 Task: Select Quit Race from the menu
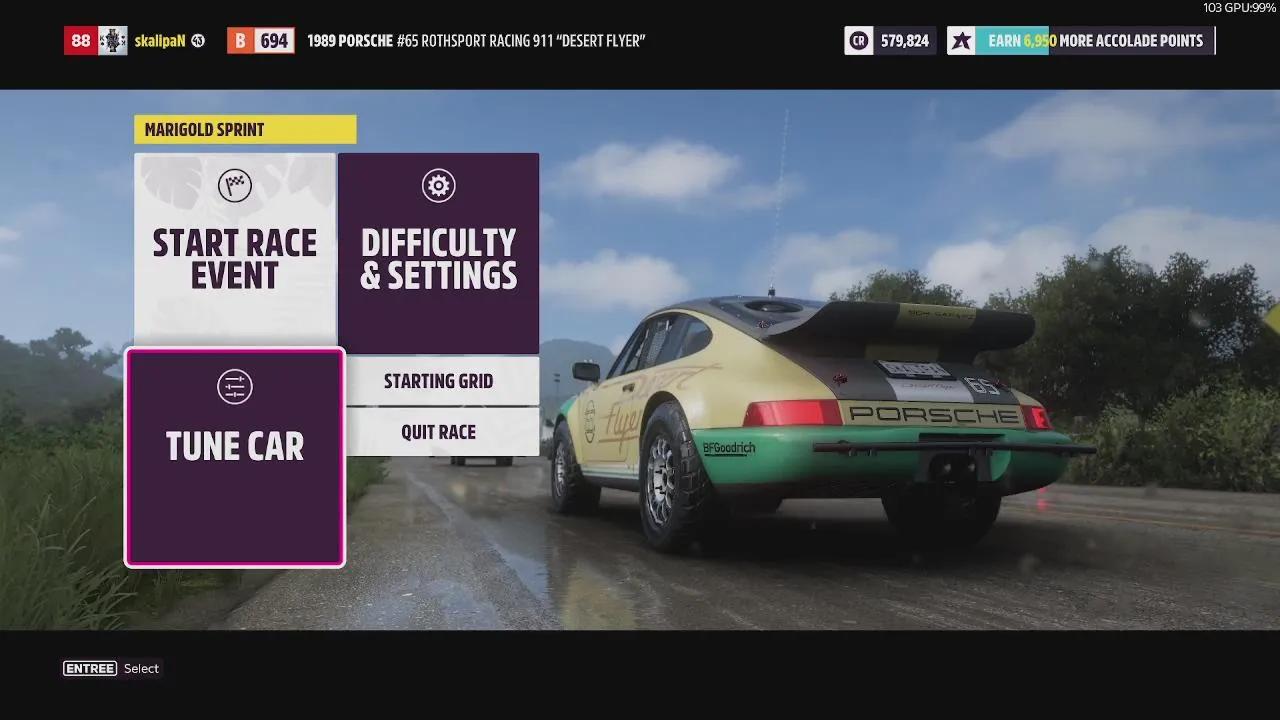pos(438,431)
